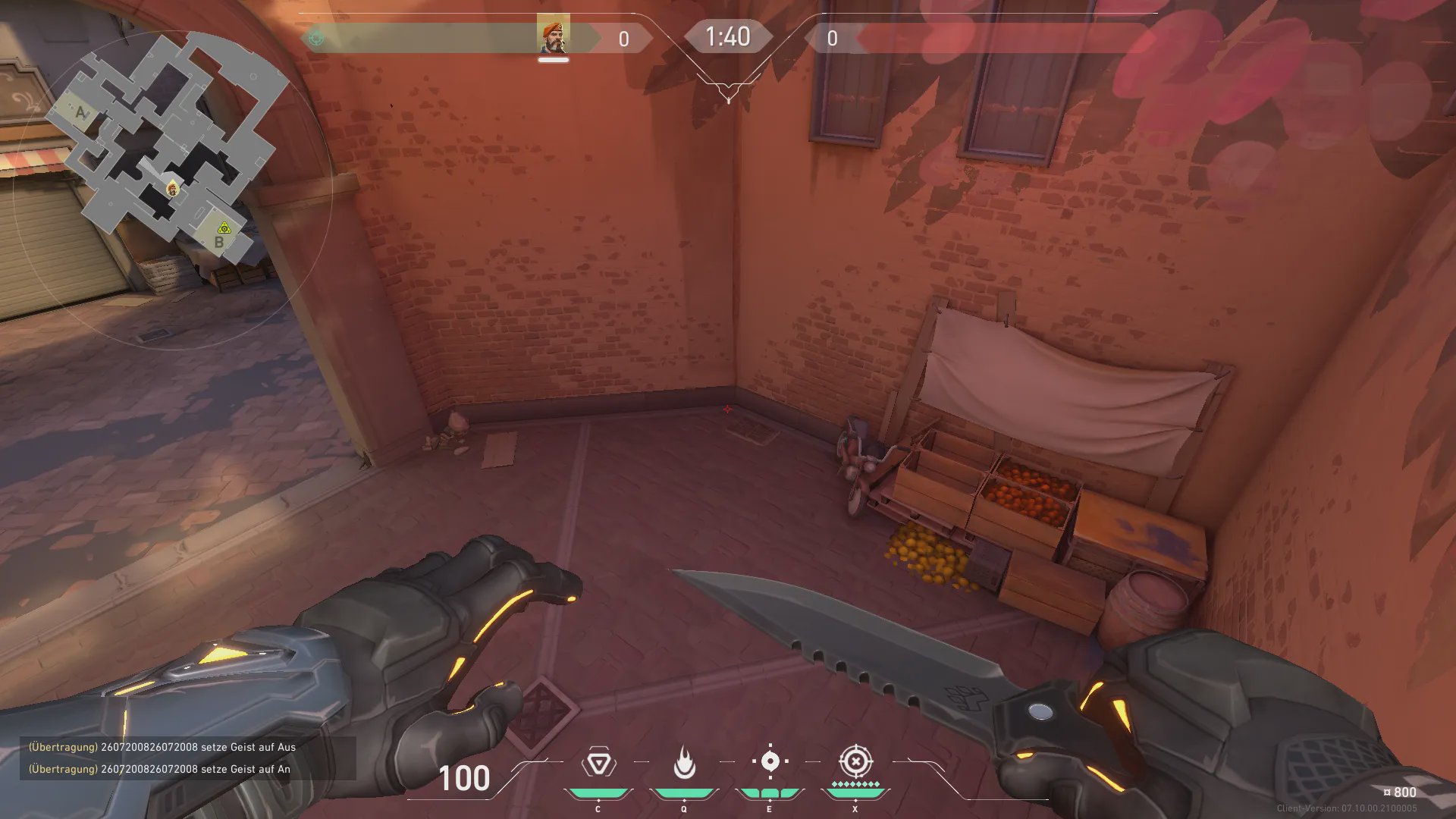The height and width of the screenshot is (819, 1456).
Task: Select the spike icon on the minimap
Action: [x=224, y=227]
